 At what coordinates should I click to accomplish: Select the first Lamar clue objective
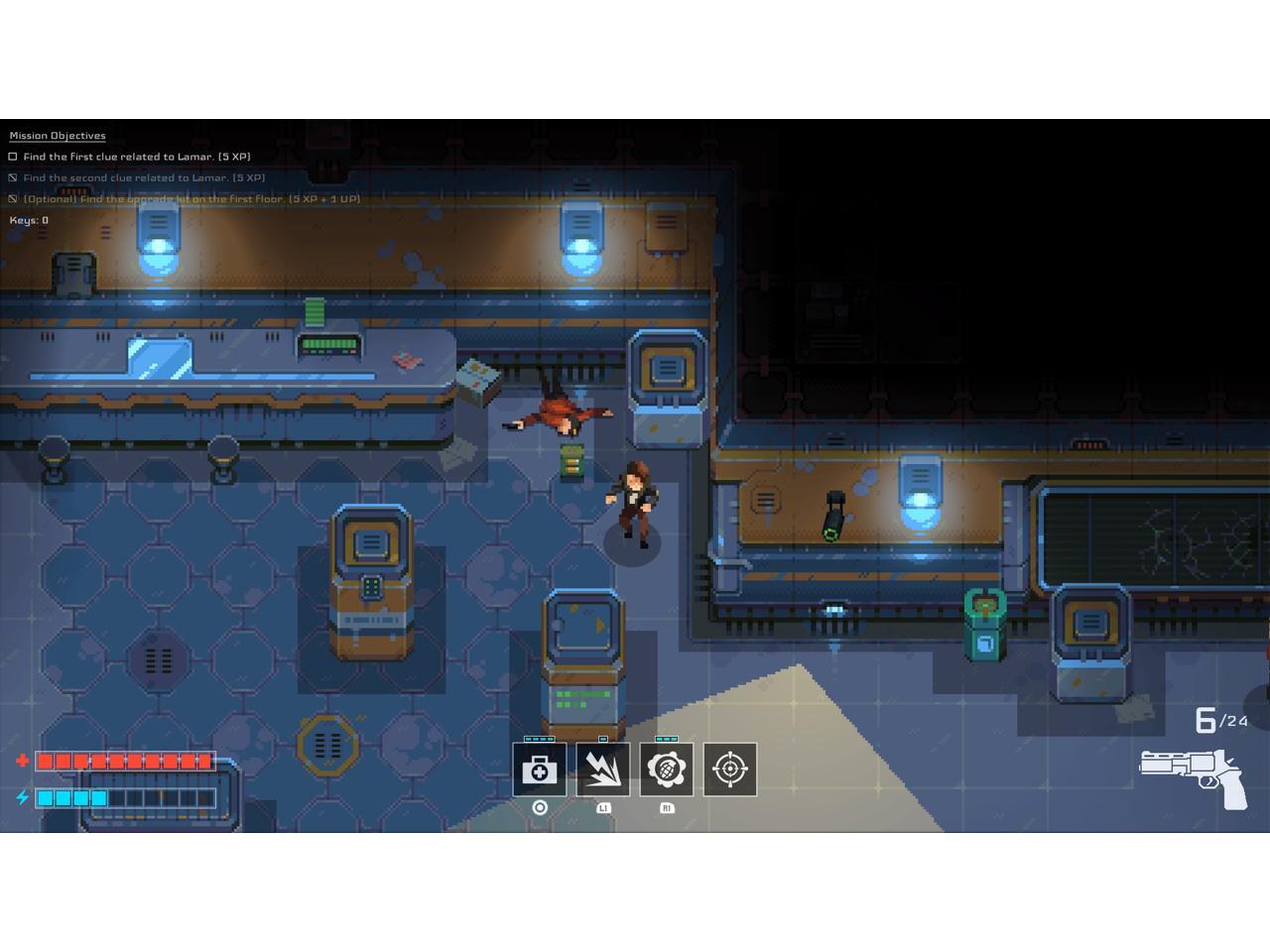(136, 157)
